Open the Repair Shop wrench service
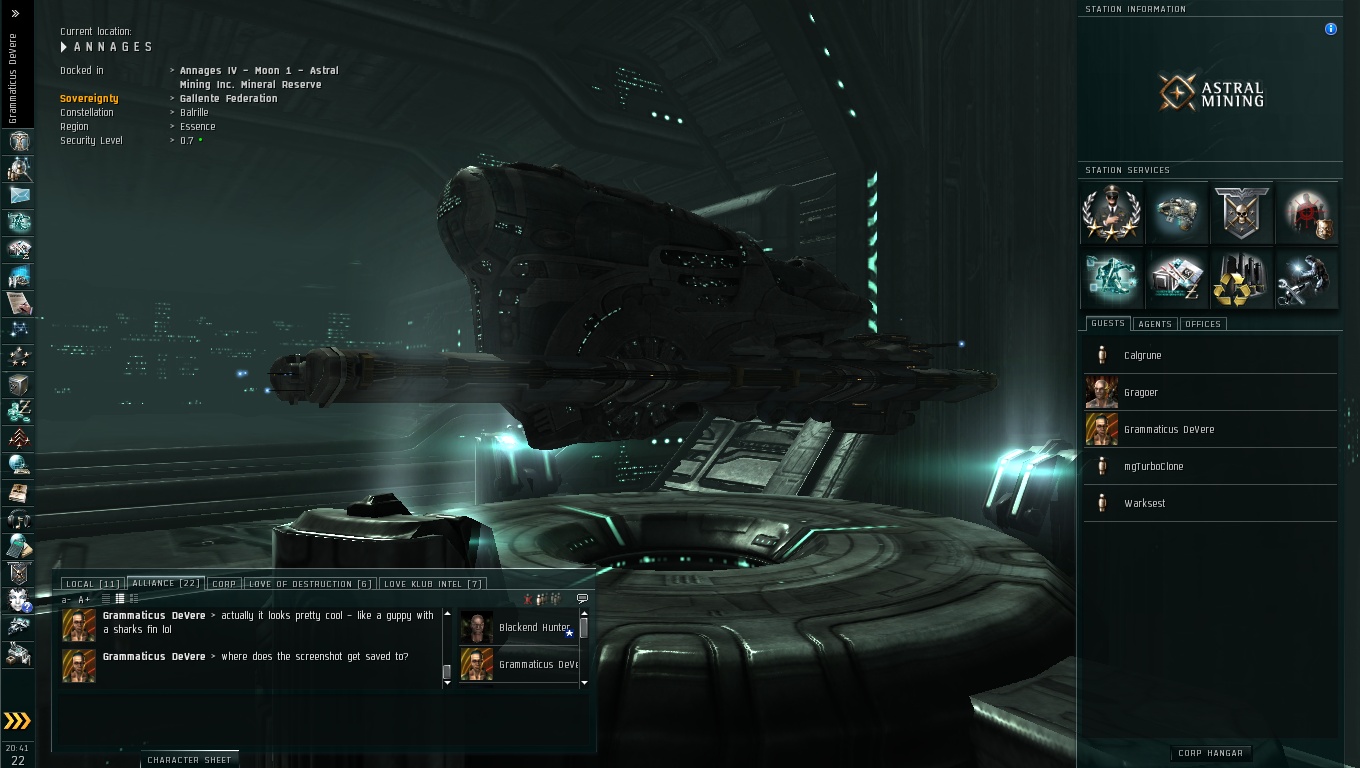Screen dimensions: 1360x768 pos(1307,278)
